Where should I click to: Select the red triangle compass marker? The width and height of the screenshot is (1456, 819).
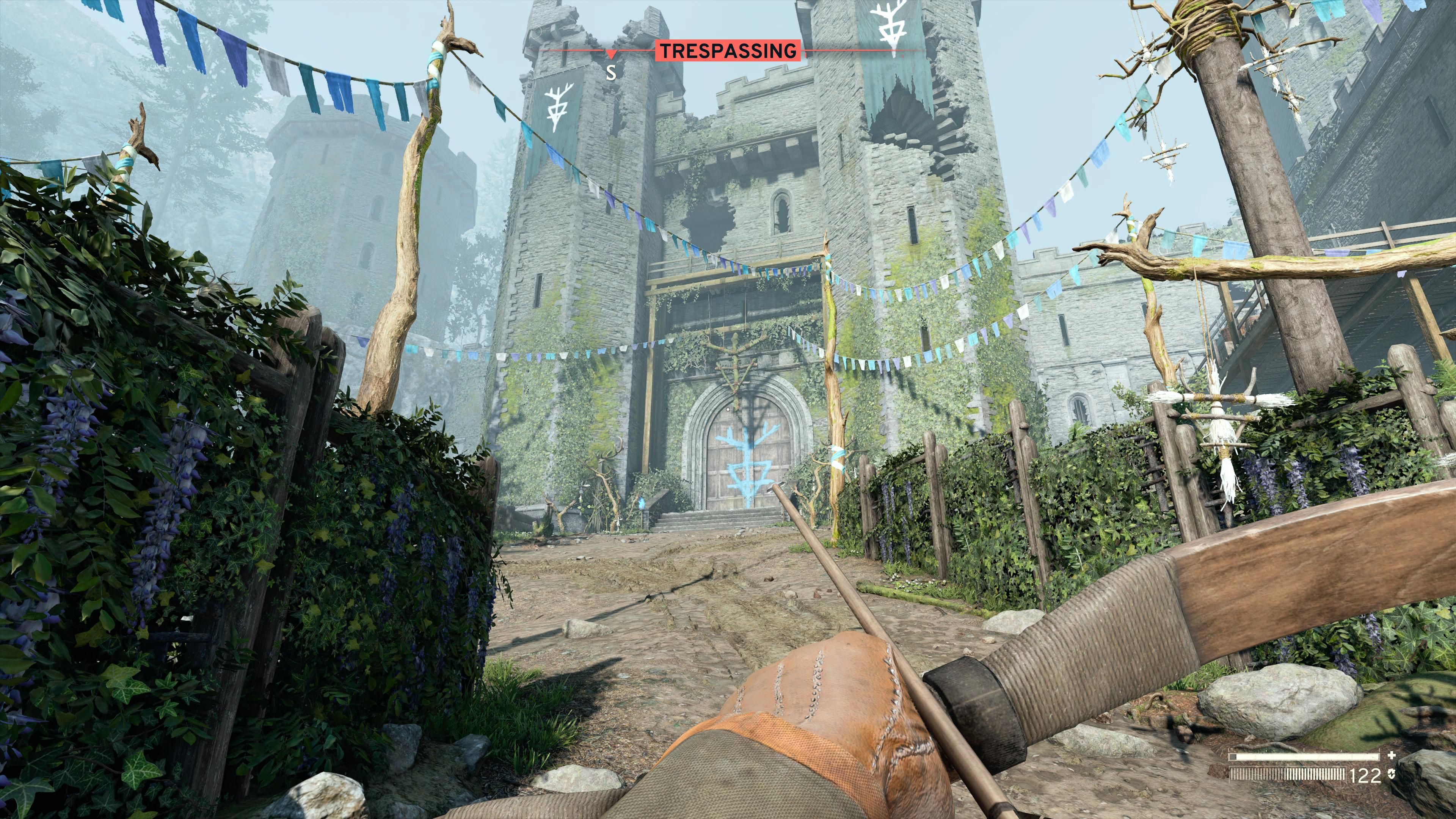(x=610, y=54)
